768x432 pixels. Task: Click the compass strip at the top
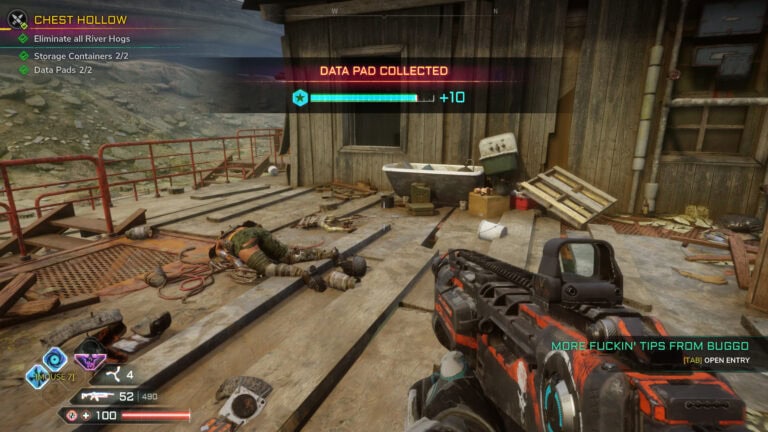(383, 11)
